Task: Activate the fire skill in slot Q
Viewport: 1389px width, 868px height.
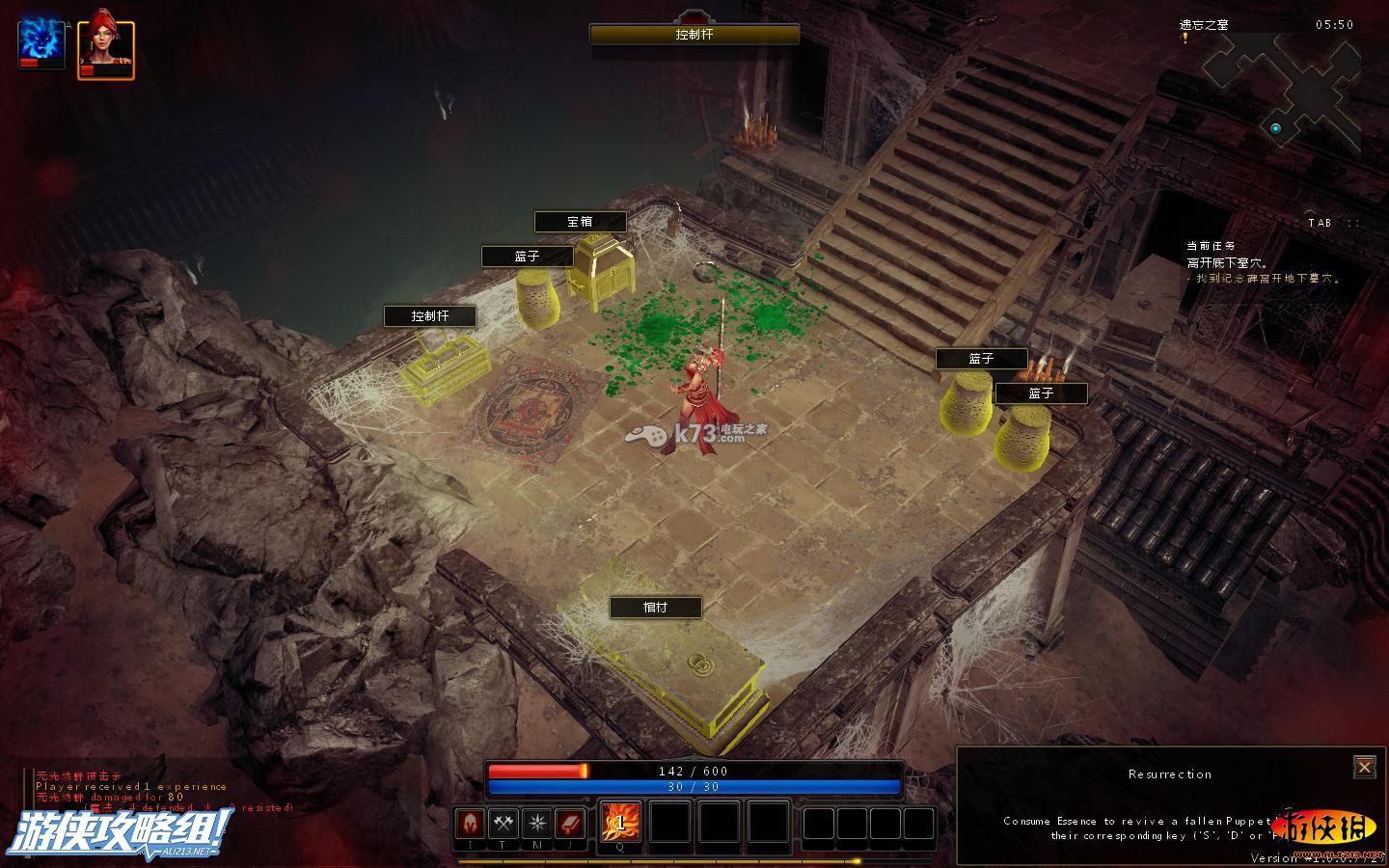Action: [620, 823]
